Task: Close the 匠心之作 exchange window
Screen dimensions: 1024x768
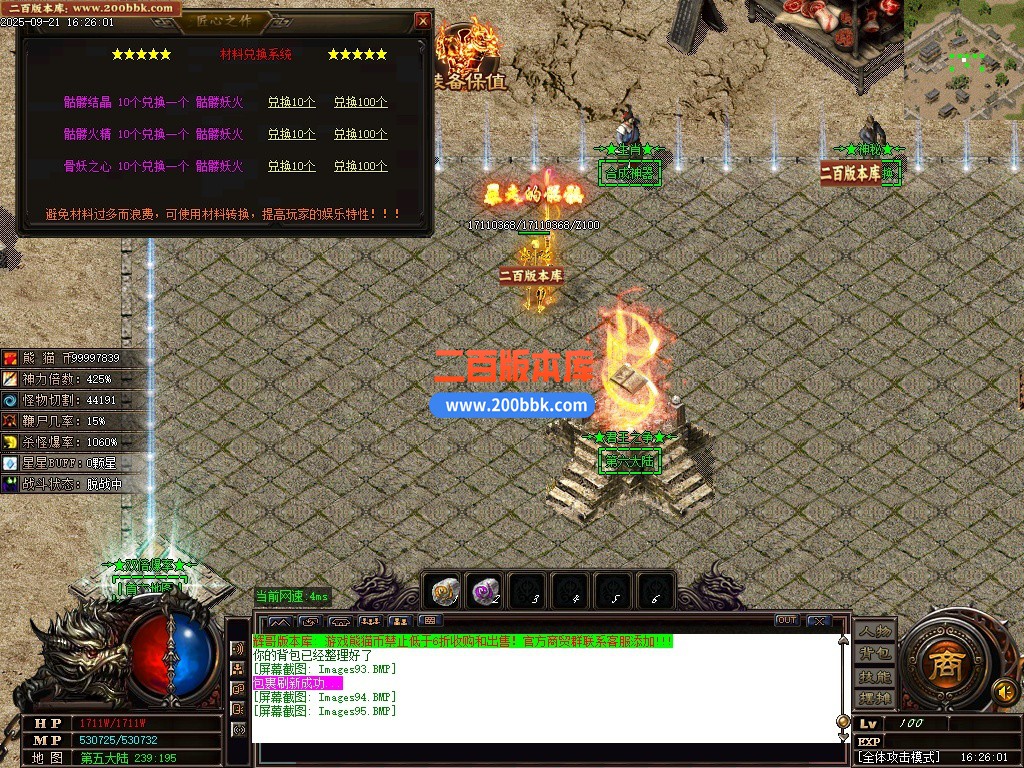Action: click(423, 21)
